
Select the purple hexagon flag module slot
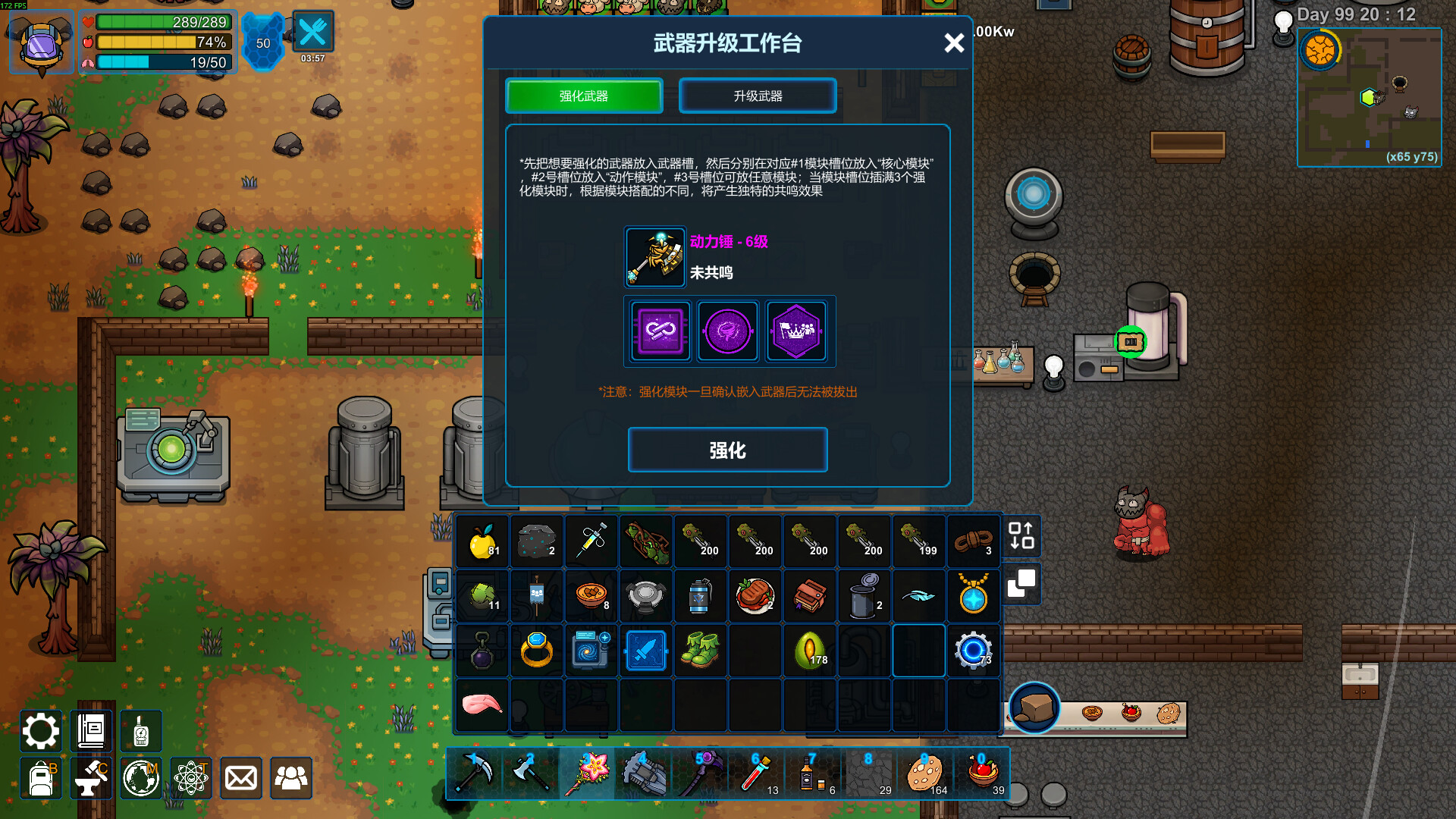795,331
